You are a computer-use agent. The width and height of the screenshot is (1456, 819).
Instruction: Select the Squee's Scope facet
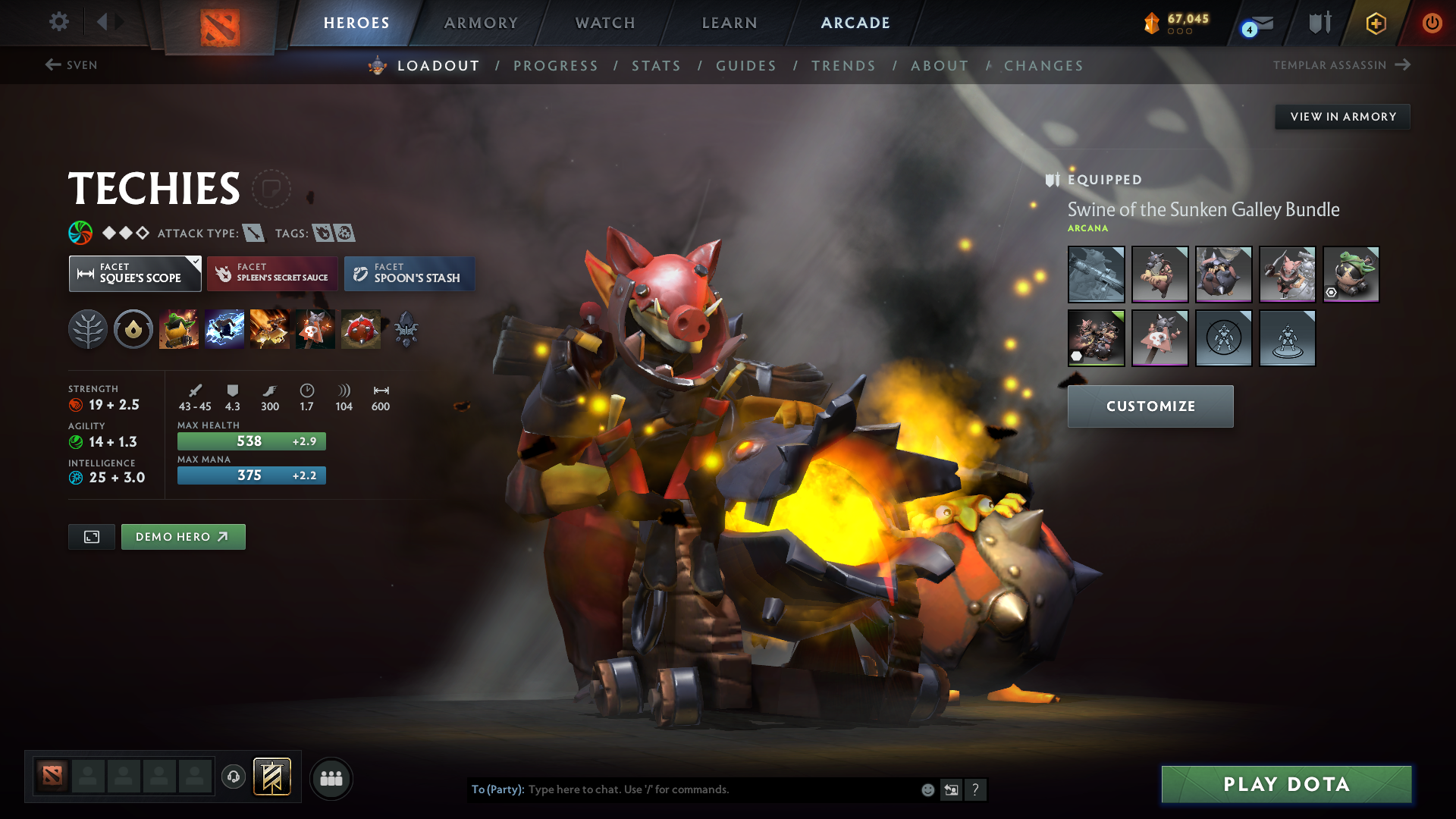pos(135,273)
